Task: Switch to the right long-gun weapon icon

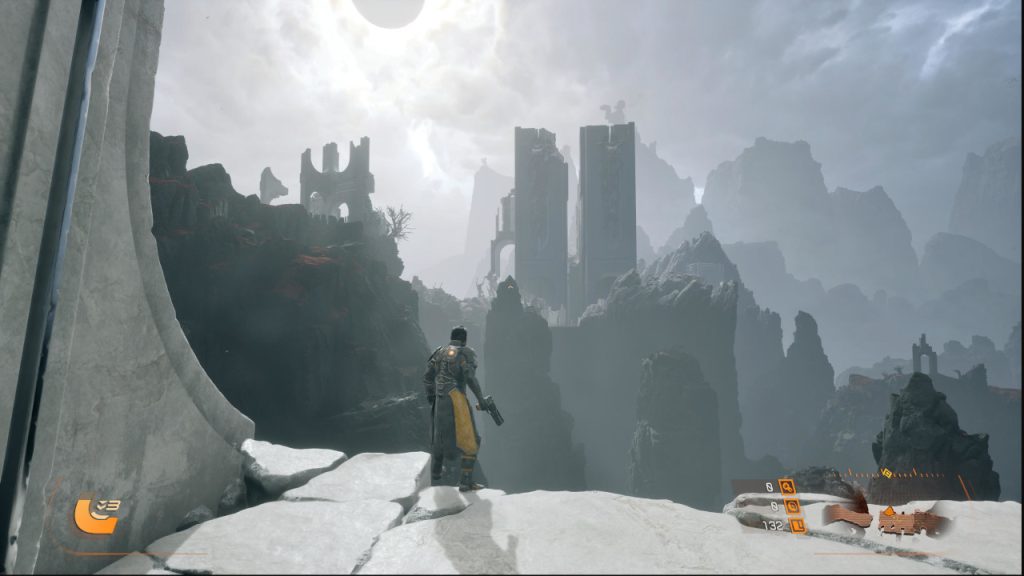Action: click(x=910, y=520)
